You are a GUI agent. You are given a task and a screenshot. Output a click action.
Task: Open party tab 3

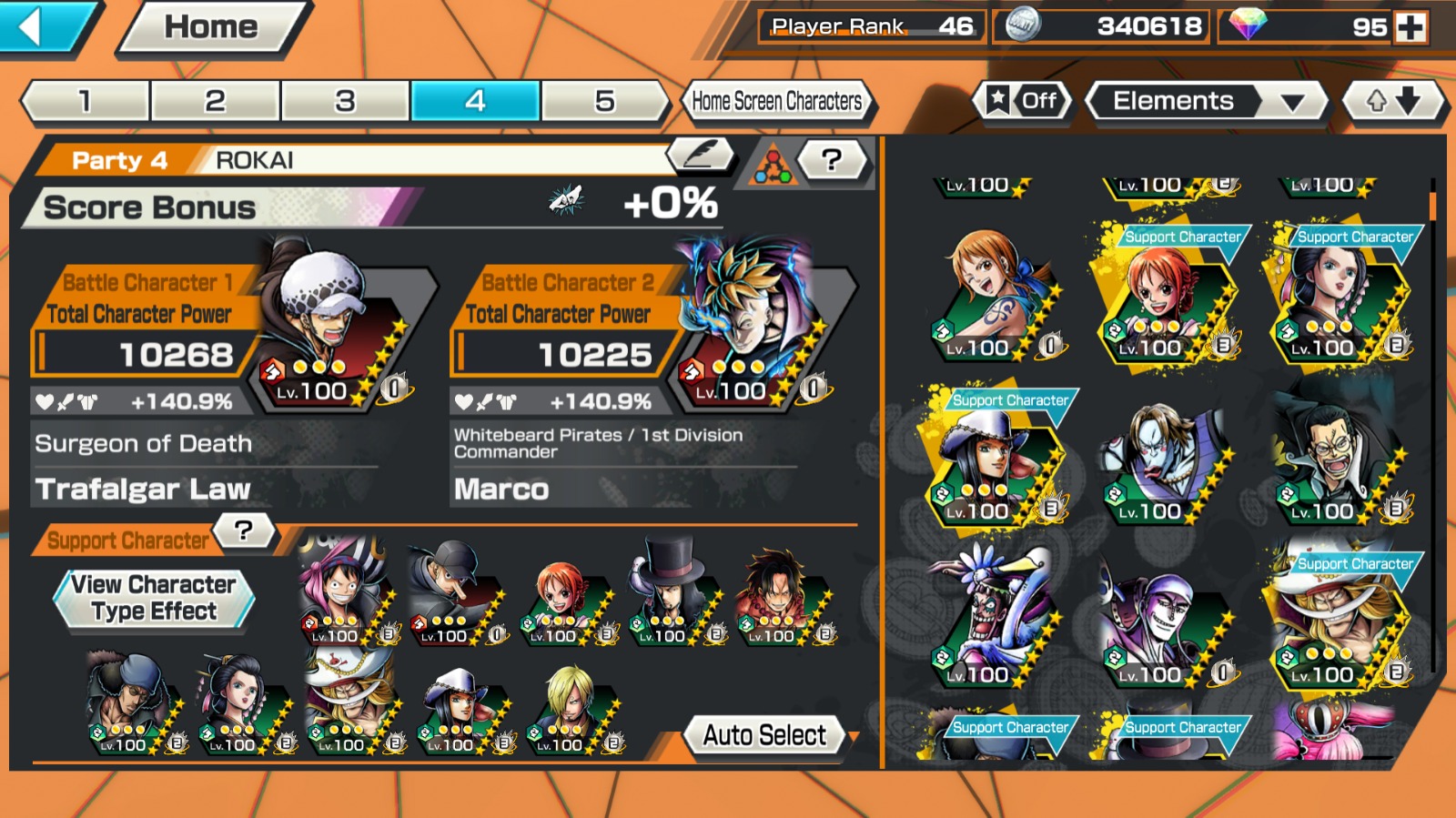click(x=345, y=101)
